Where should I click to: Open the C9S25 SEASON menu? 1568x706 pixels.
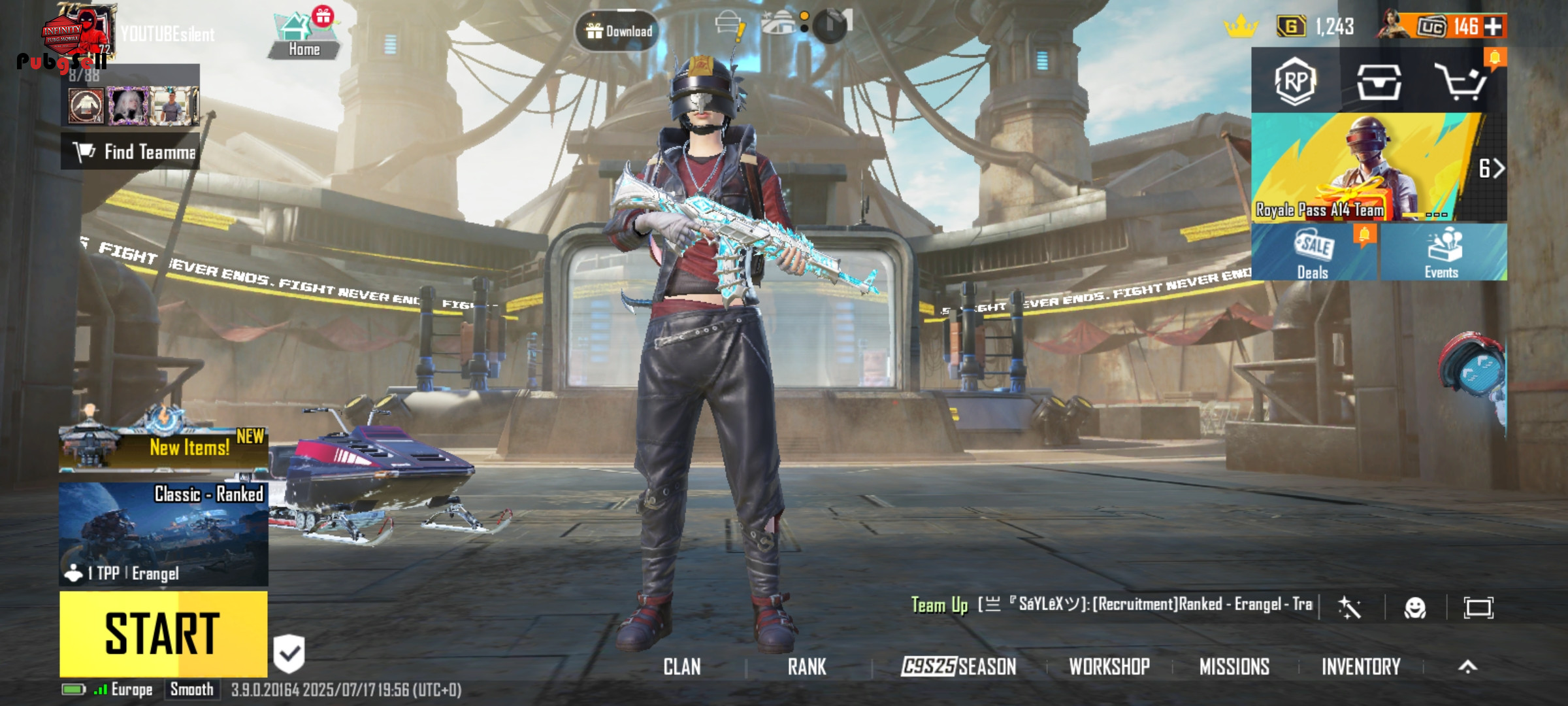click(x=958, y=667)
